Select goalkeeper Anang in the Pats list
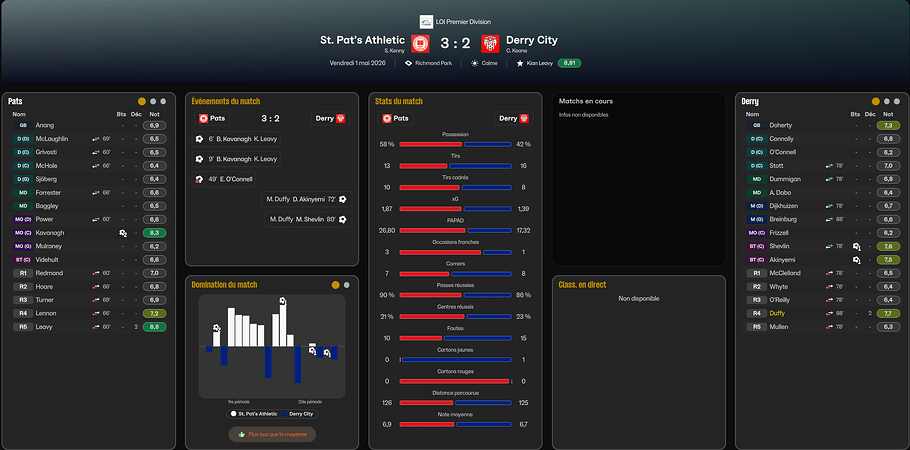Screen dimensions: 910x450 pos(45,125)
